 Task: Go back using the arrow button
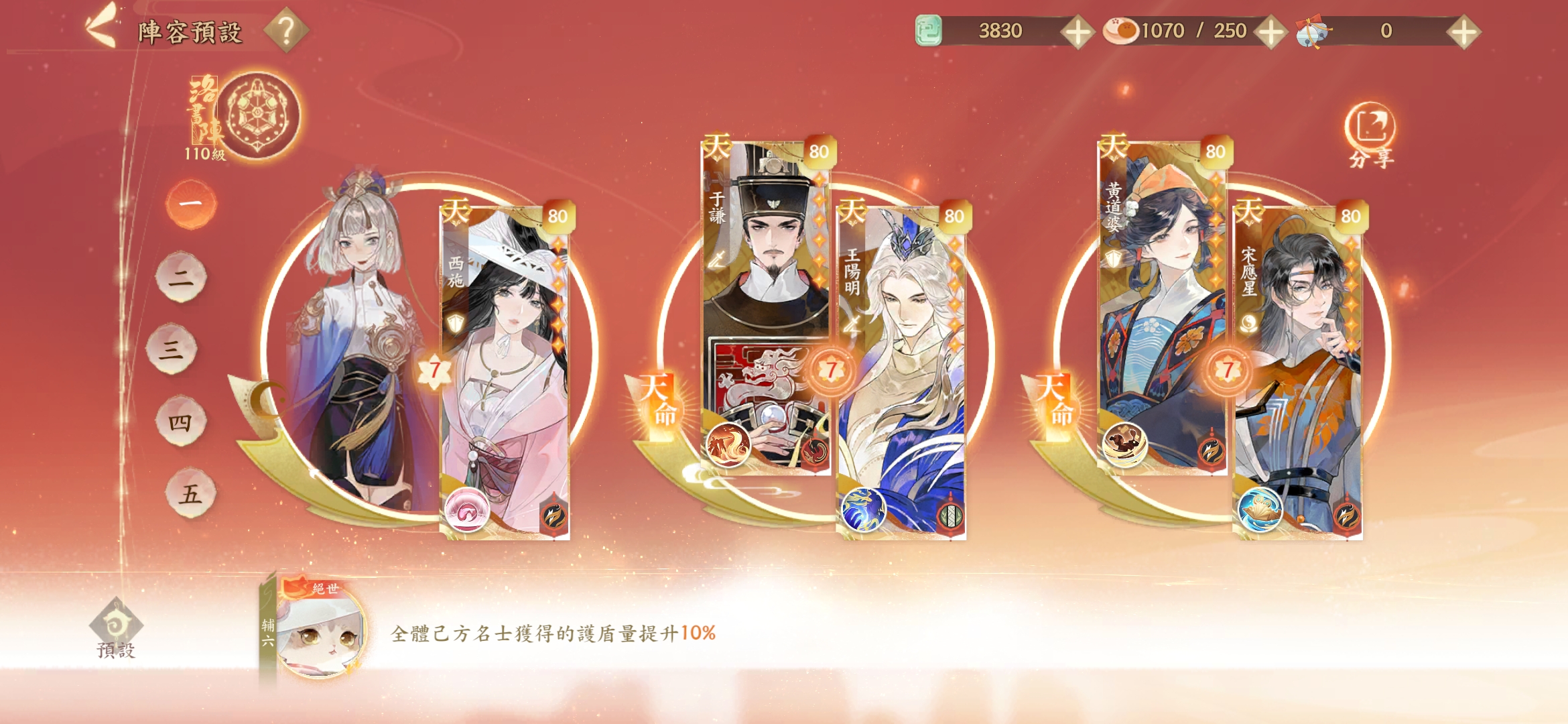(x=101, y=27)
